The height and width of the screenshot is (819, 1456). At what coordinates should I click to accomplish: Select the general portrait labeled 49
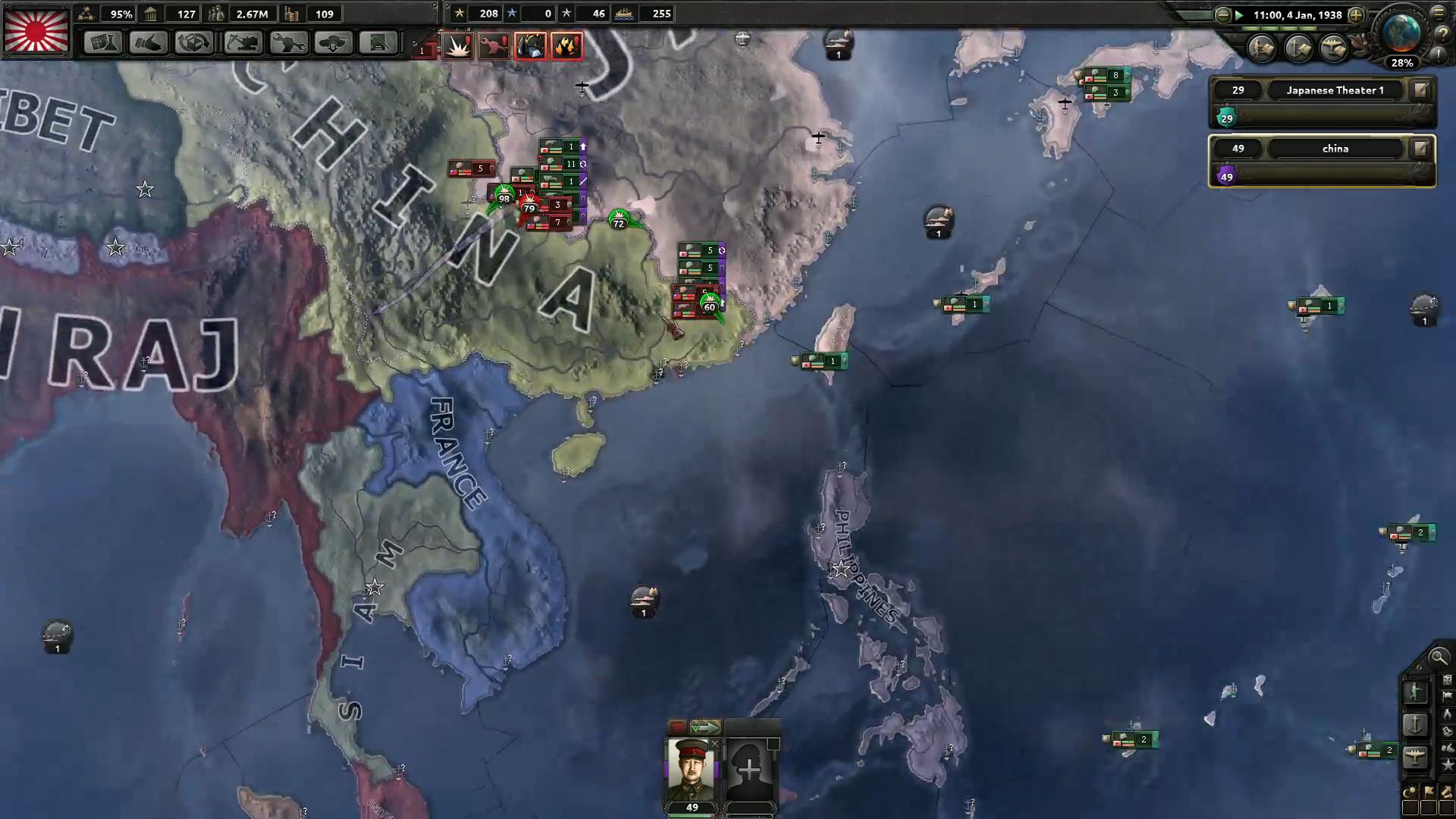tap(690, 767)
